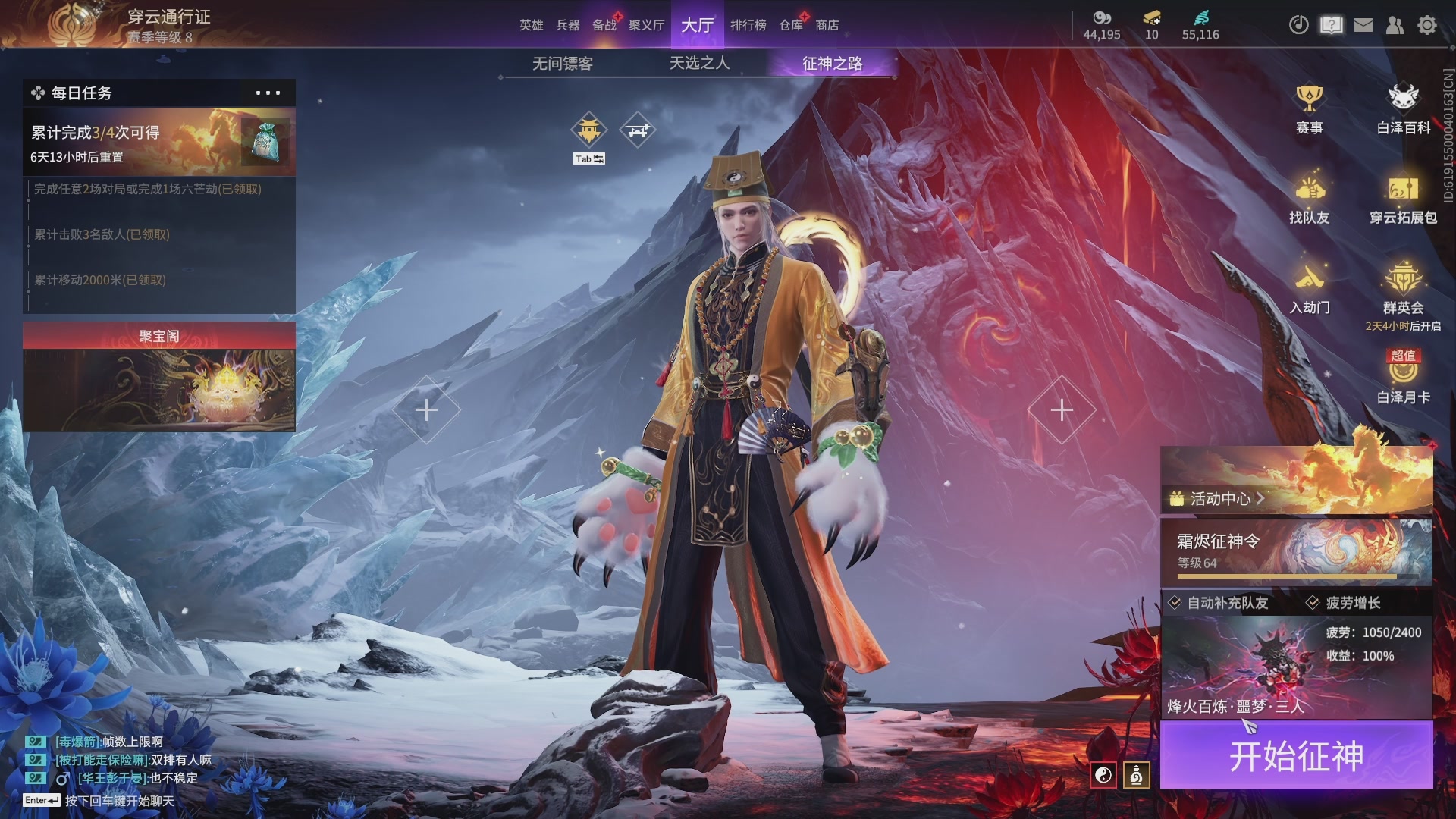Click the 开始征神 start button

point(1296,756)
